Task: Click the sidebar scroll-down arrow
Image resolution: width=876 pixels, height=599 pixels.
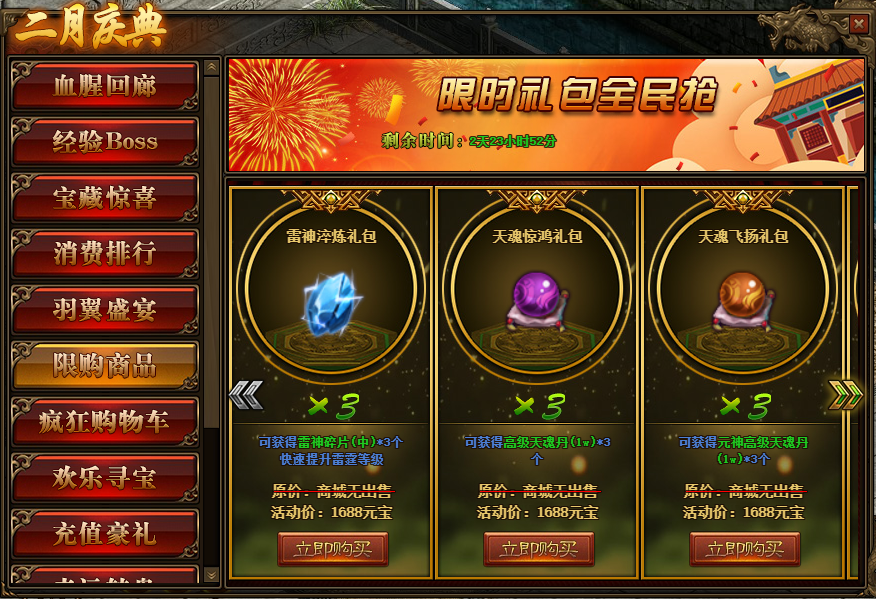Action: pyautogui.click(x=211, y=574)
